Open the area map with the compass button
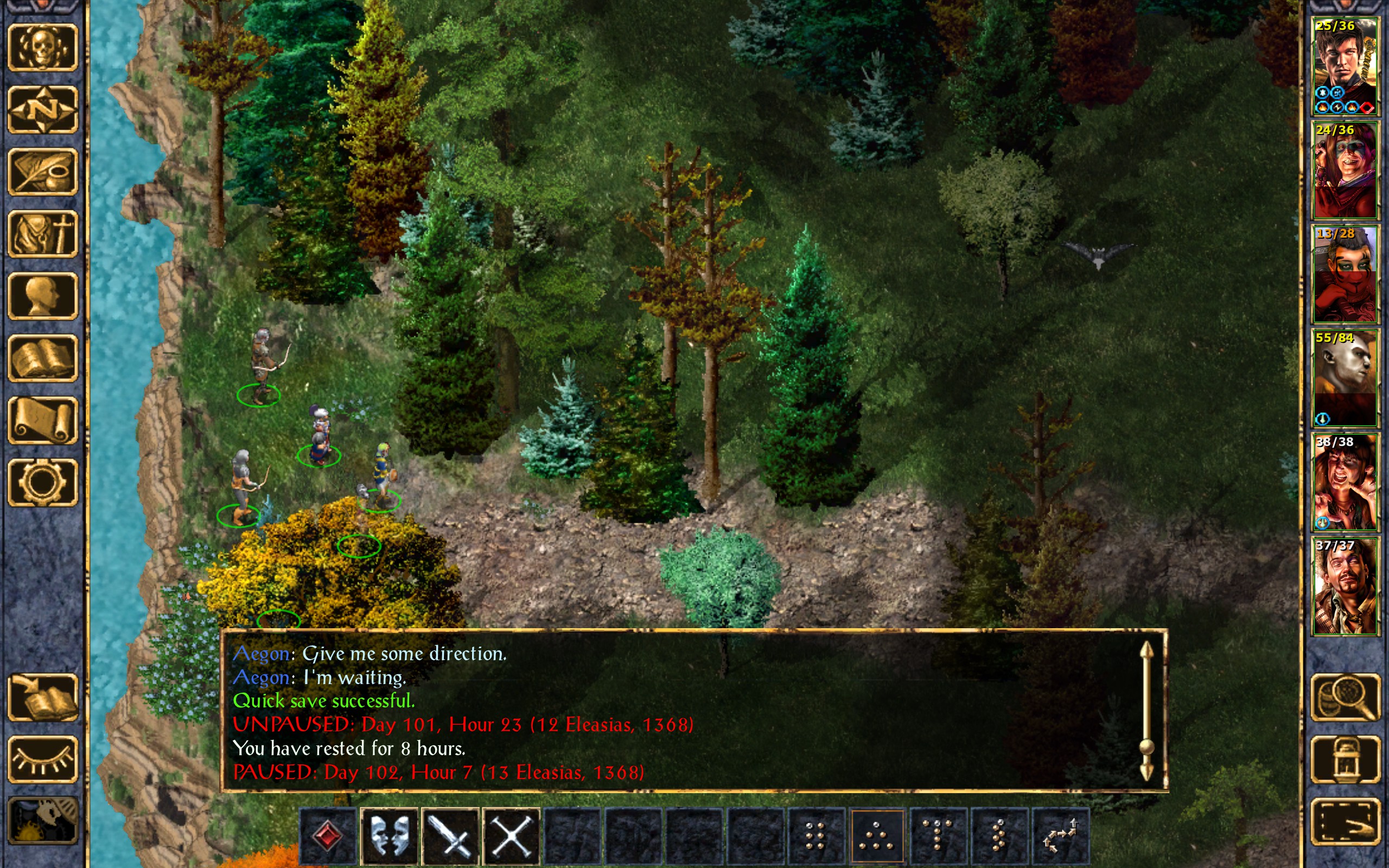 42,110
